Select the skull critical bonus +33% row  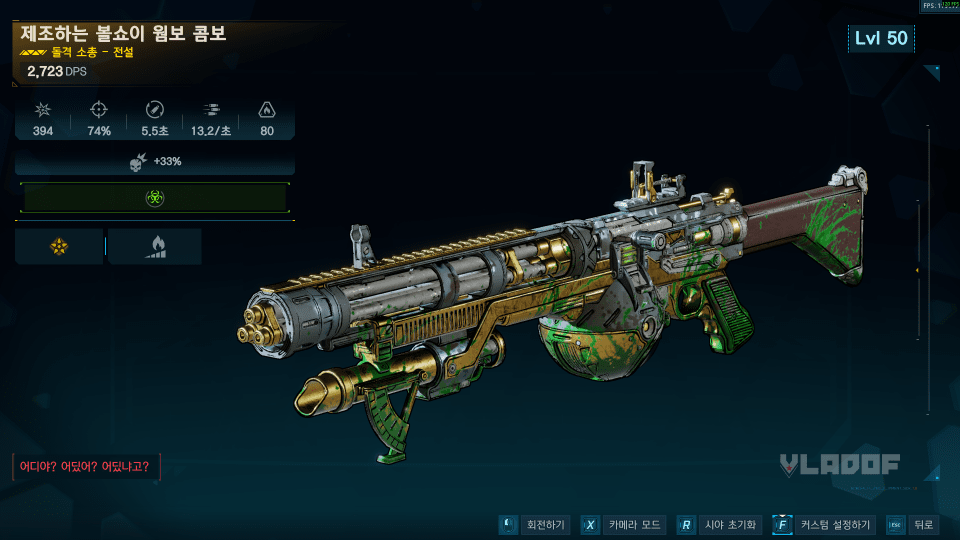click(155, 161)
